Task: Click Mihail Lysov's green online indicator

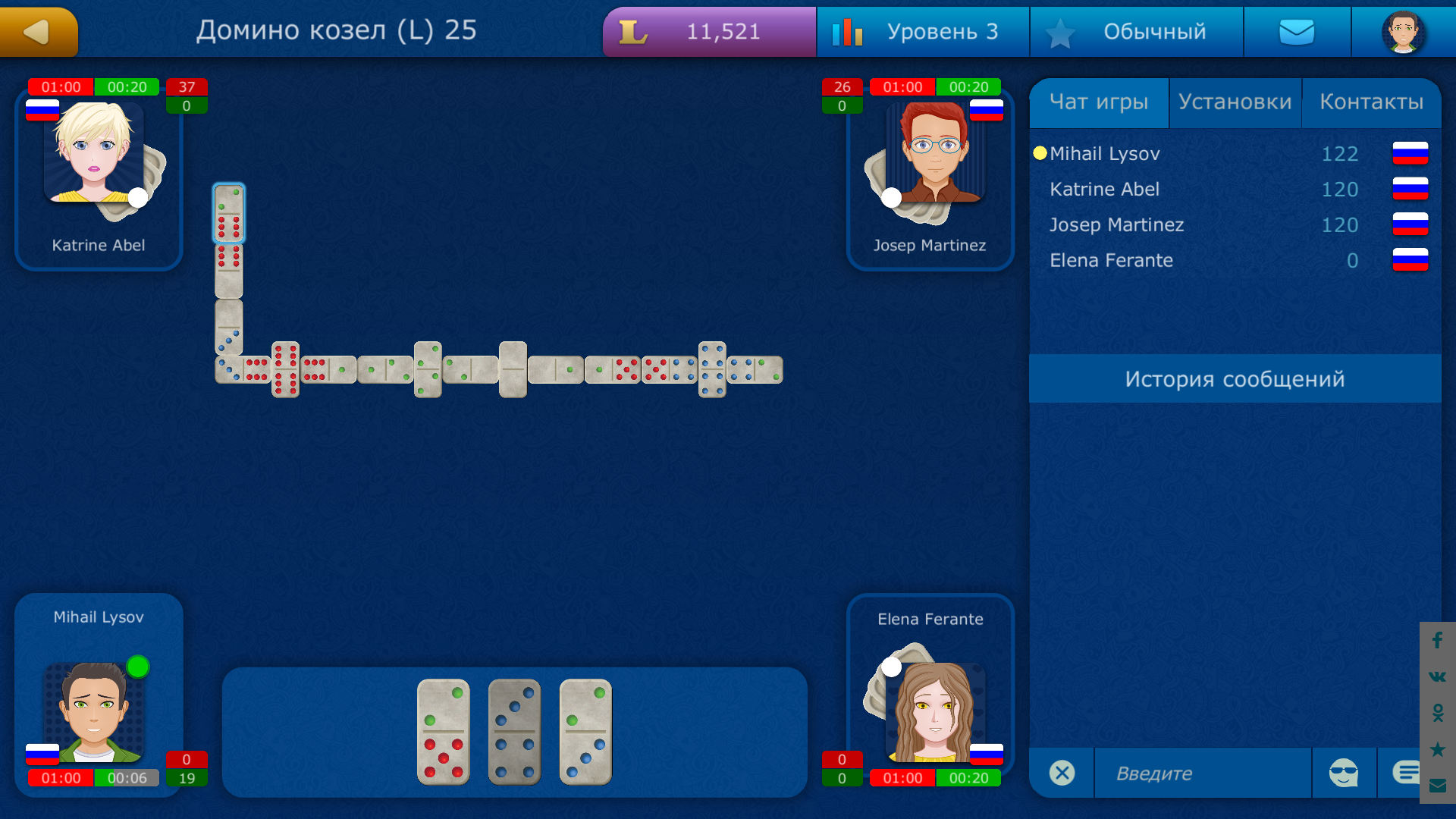Action: [x=137, y=667]
